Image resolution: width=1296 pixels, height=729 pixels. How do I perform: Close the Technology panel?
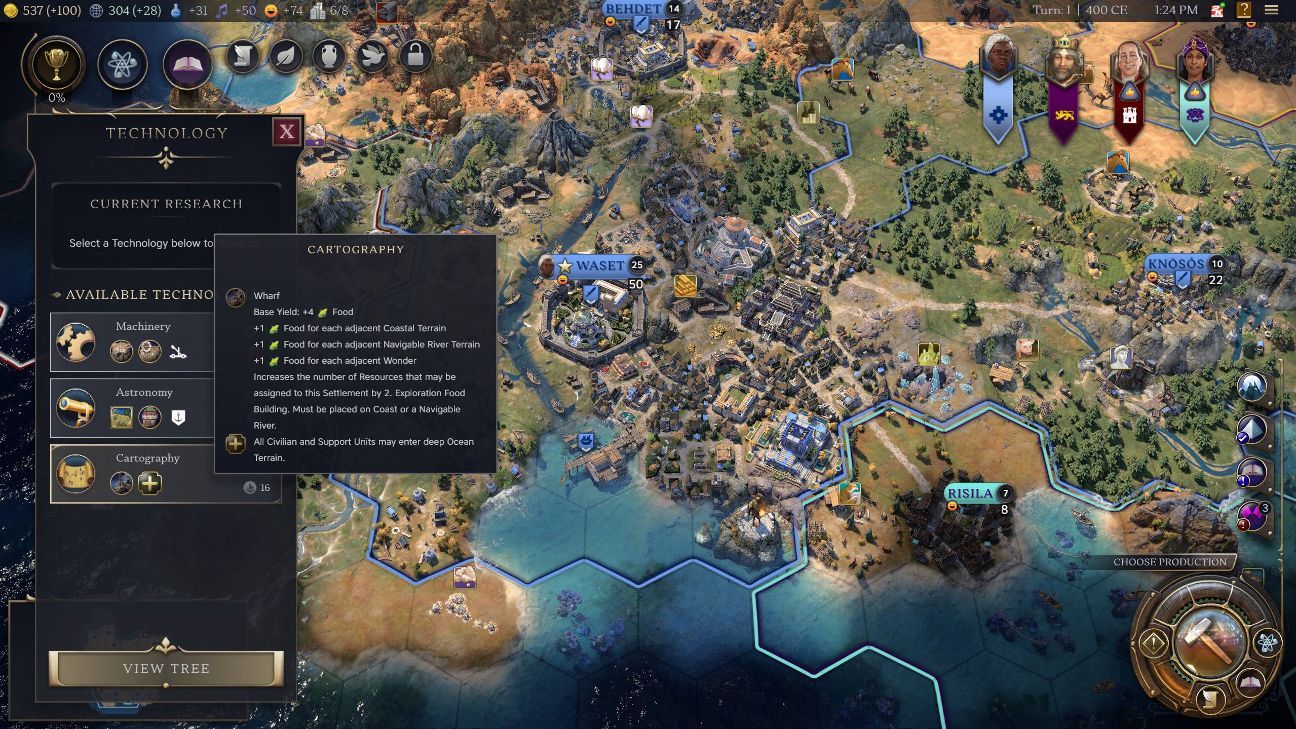(x=287, y=132)
